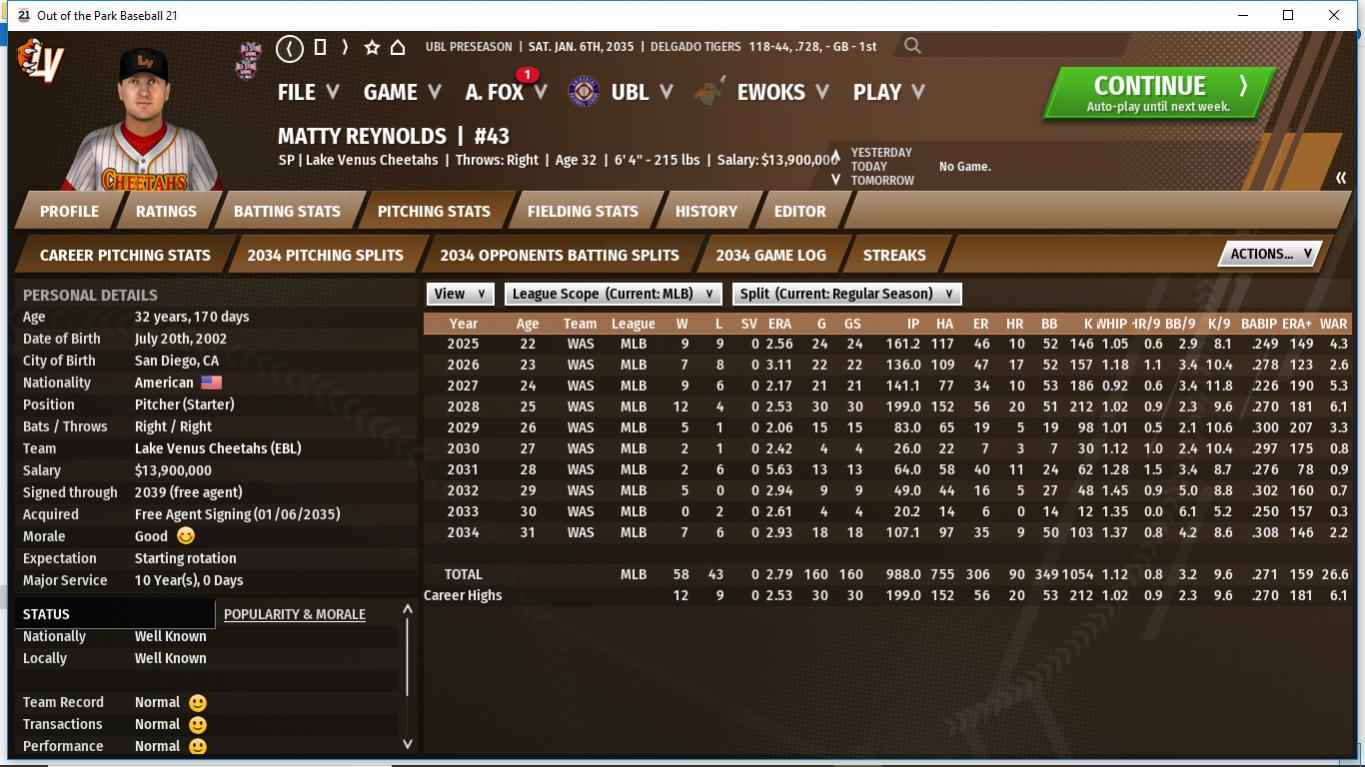Open the EWOKS team menu
Viewport: 1365px width, 767px height.
pos(782,92)
